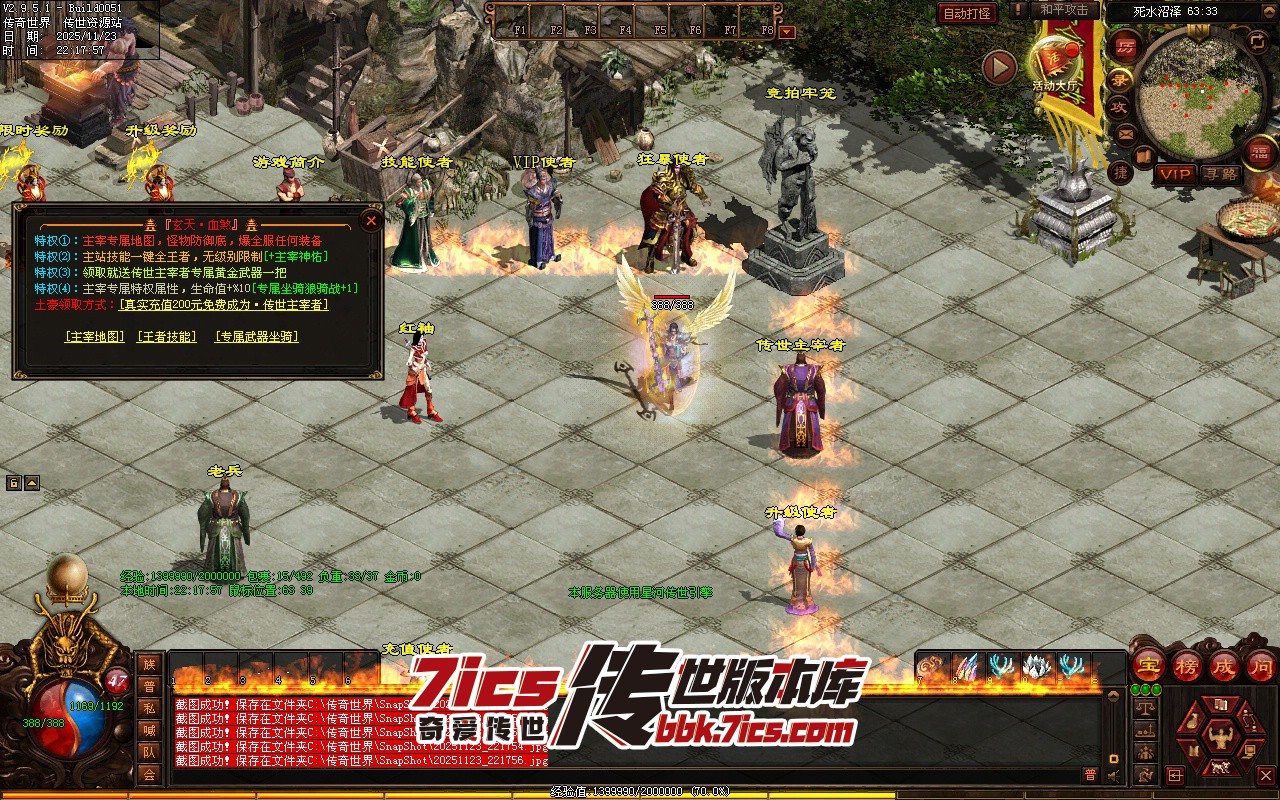
Task: Choose the 专属武器坐骑 link
Action: tap(257, 337)
